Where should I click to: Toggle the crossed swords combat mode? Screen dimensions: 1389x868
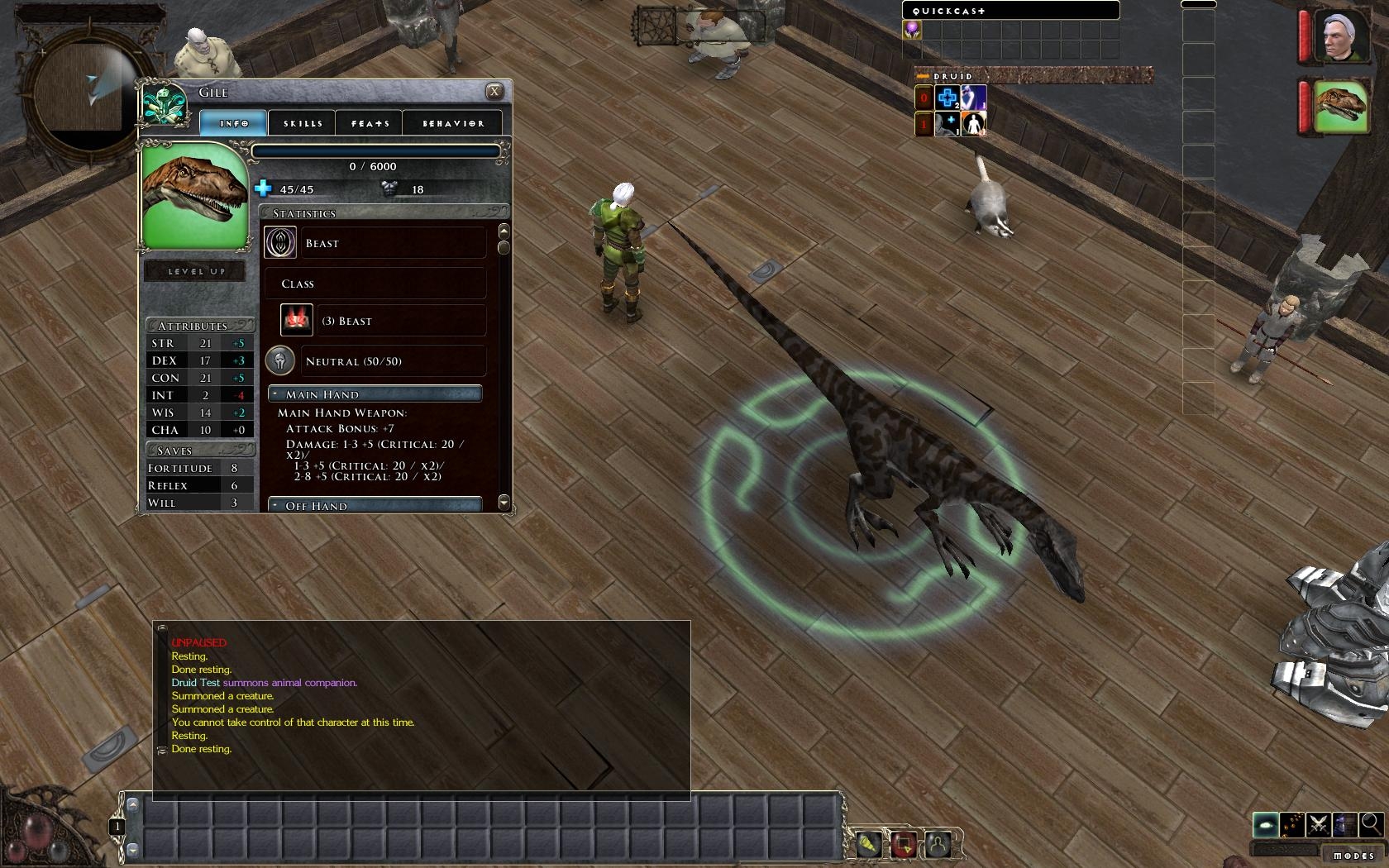point(1319,824)
